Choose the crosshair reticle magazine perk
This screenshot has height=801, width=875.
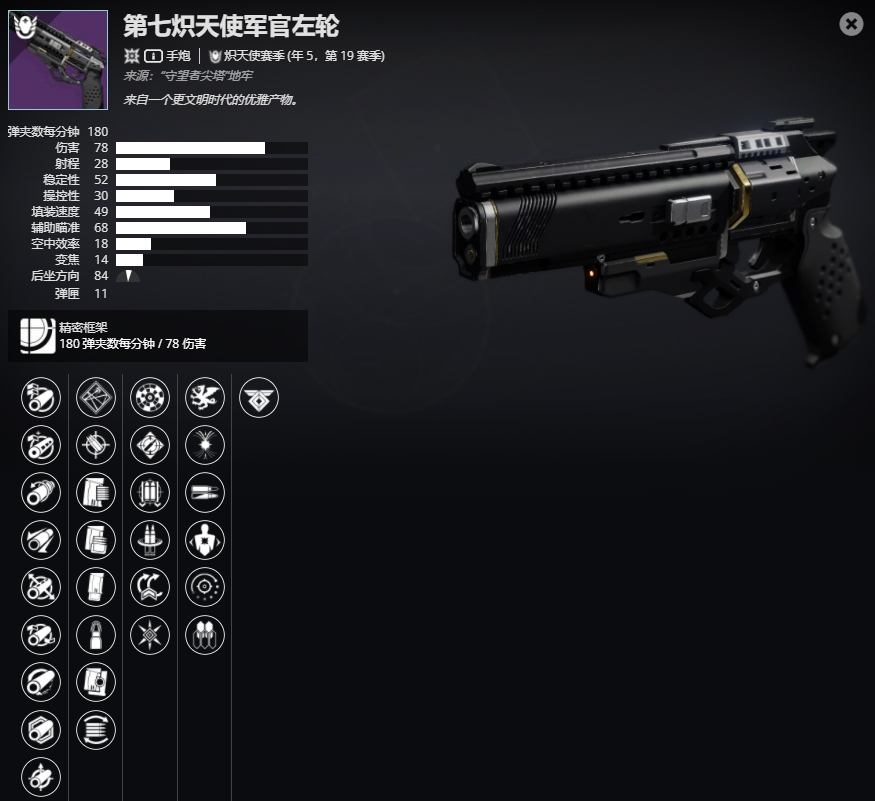pyautogui.click(x=96, y=444)
